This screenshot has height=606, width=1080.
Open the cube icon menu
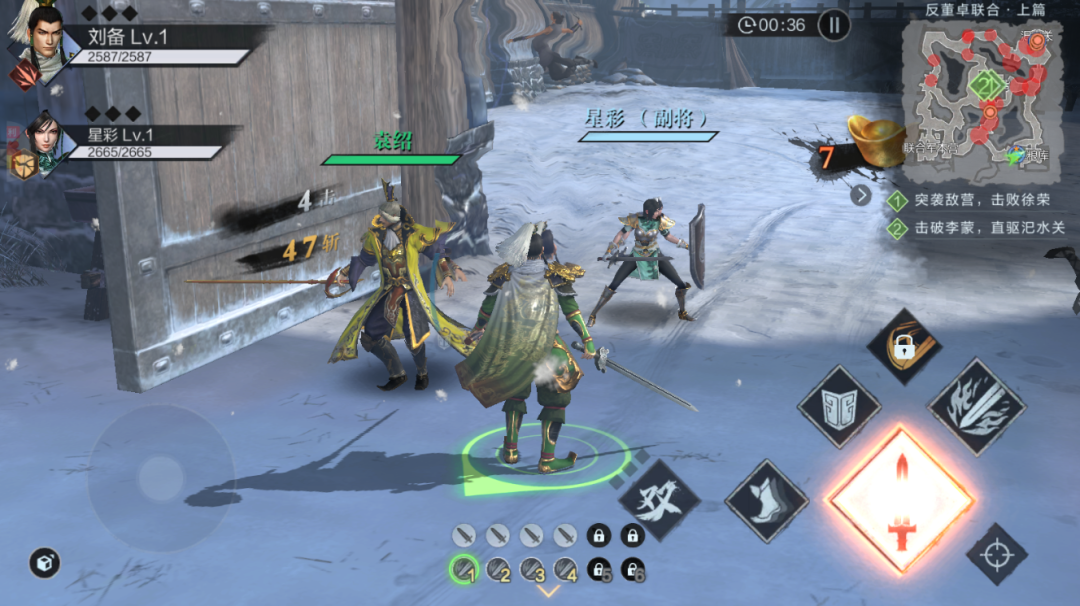(44, 563)
